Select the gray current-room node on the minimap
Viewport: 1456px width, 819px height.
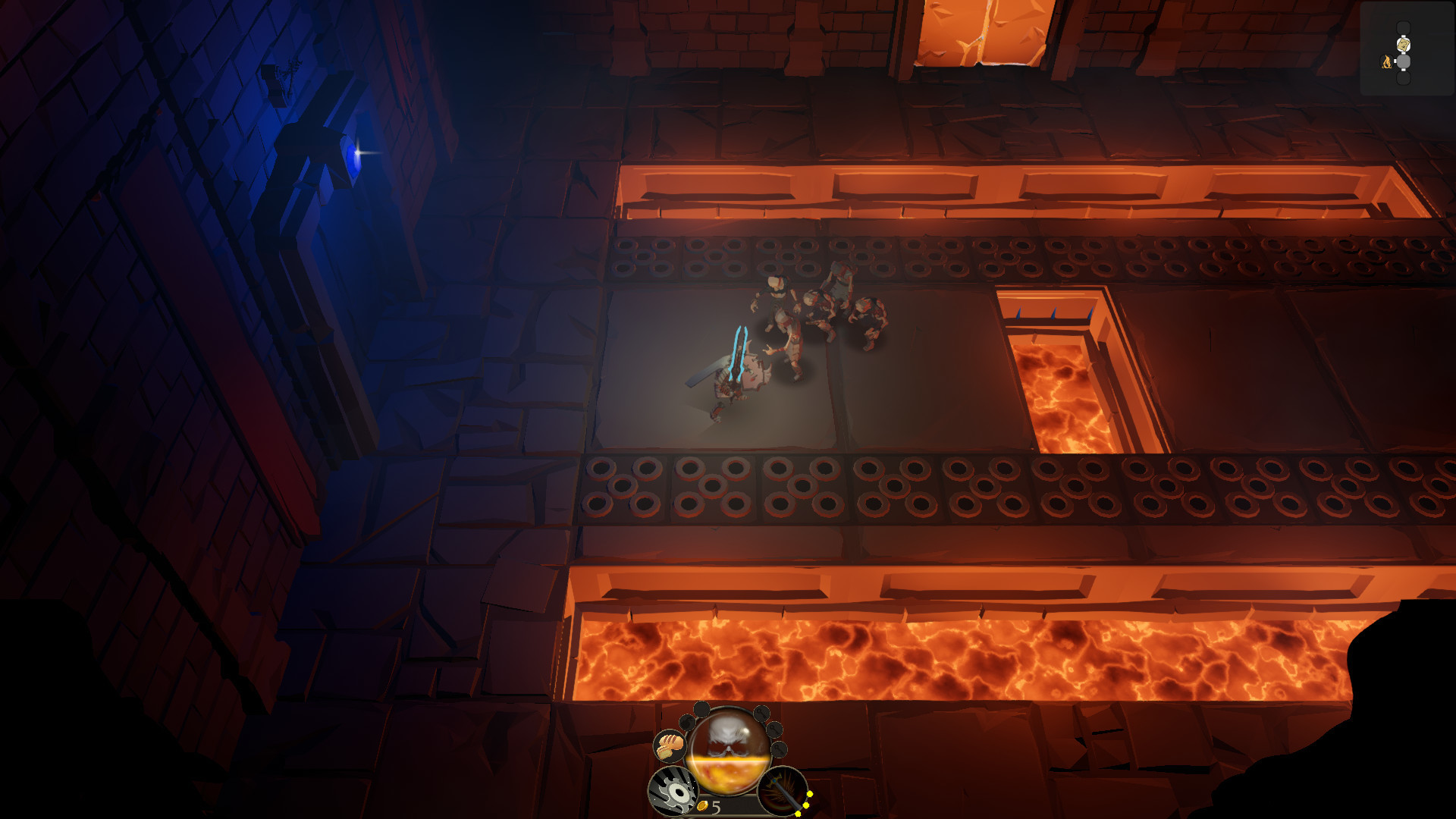[1404, 61]
